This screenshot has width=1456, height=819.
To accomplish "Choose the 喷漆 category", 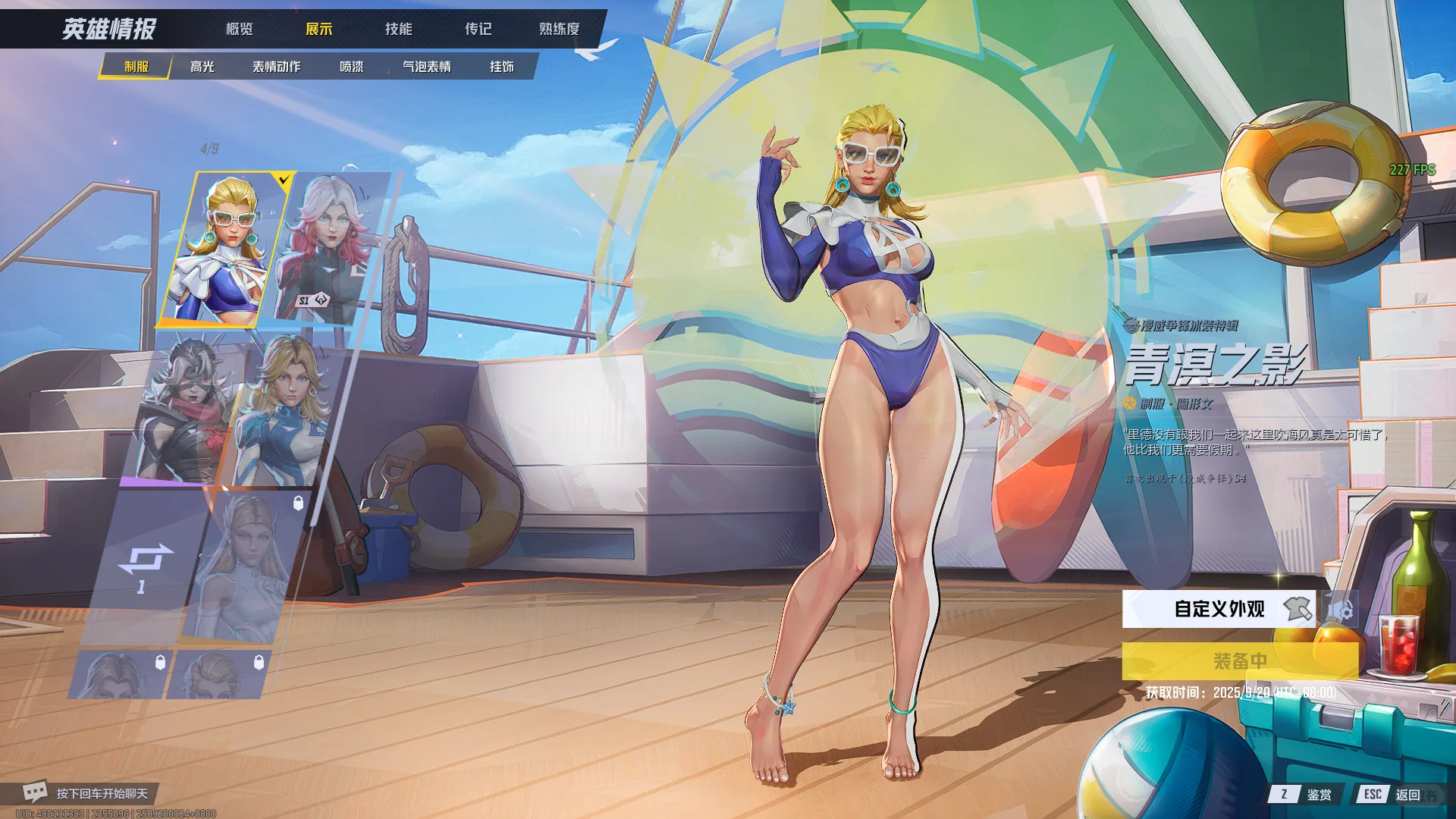I will coord(351,67).
